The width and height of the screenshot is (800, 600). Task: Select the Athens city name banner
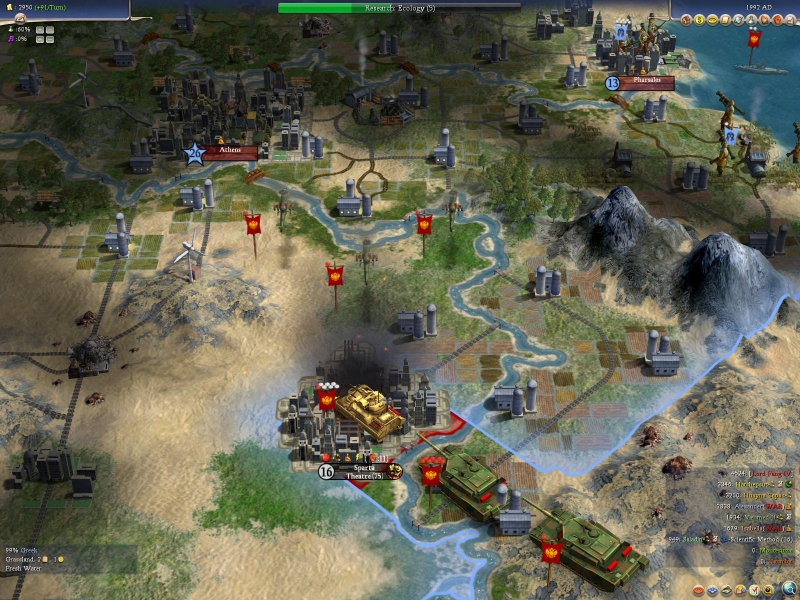coord(229,151)
